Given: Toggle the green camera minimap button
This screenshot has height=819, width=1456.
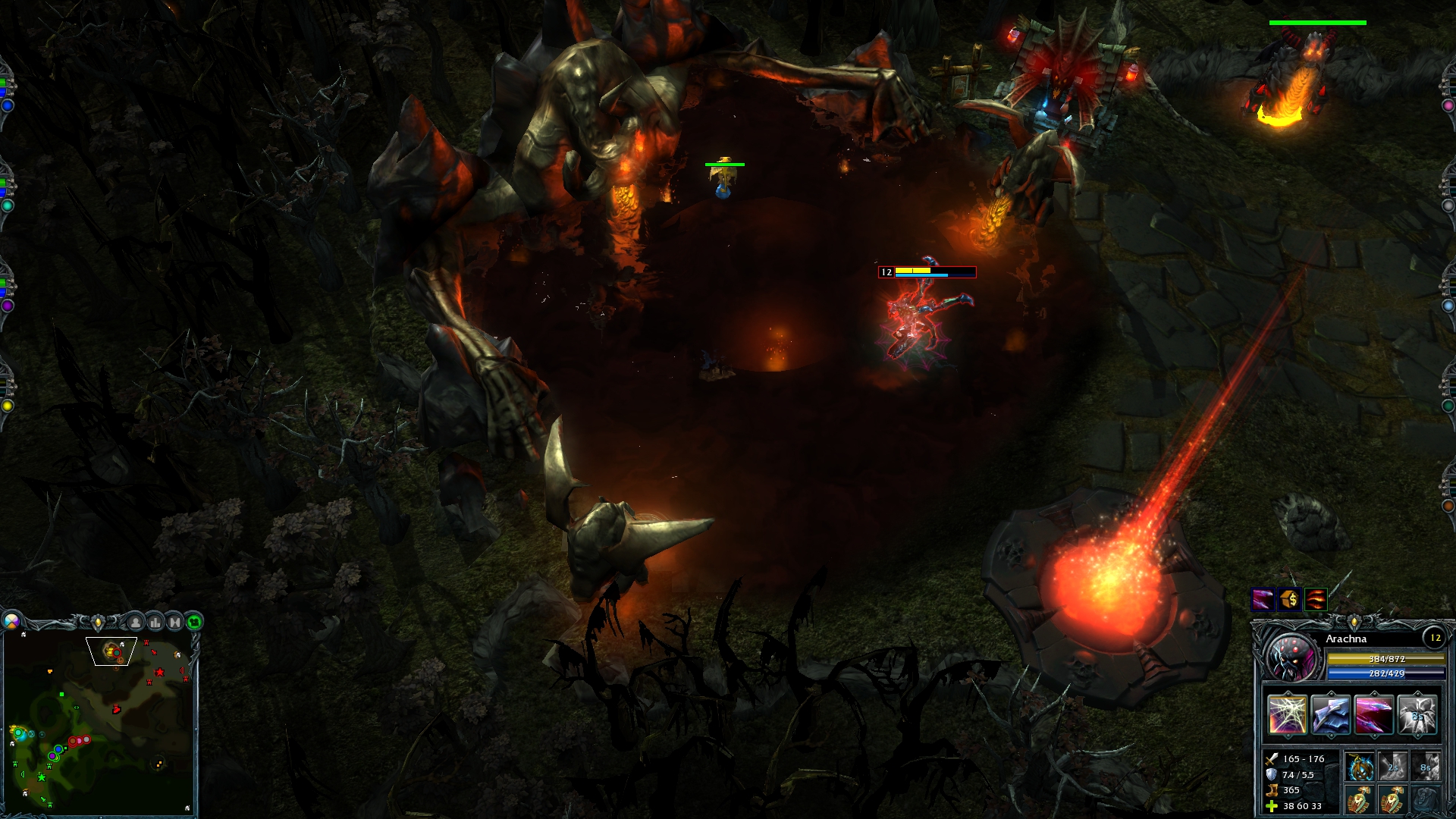Looking at the screenshot, I should 194,623.
